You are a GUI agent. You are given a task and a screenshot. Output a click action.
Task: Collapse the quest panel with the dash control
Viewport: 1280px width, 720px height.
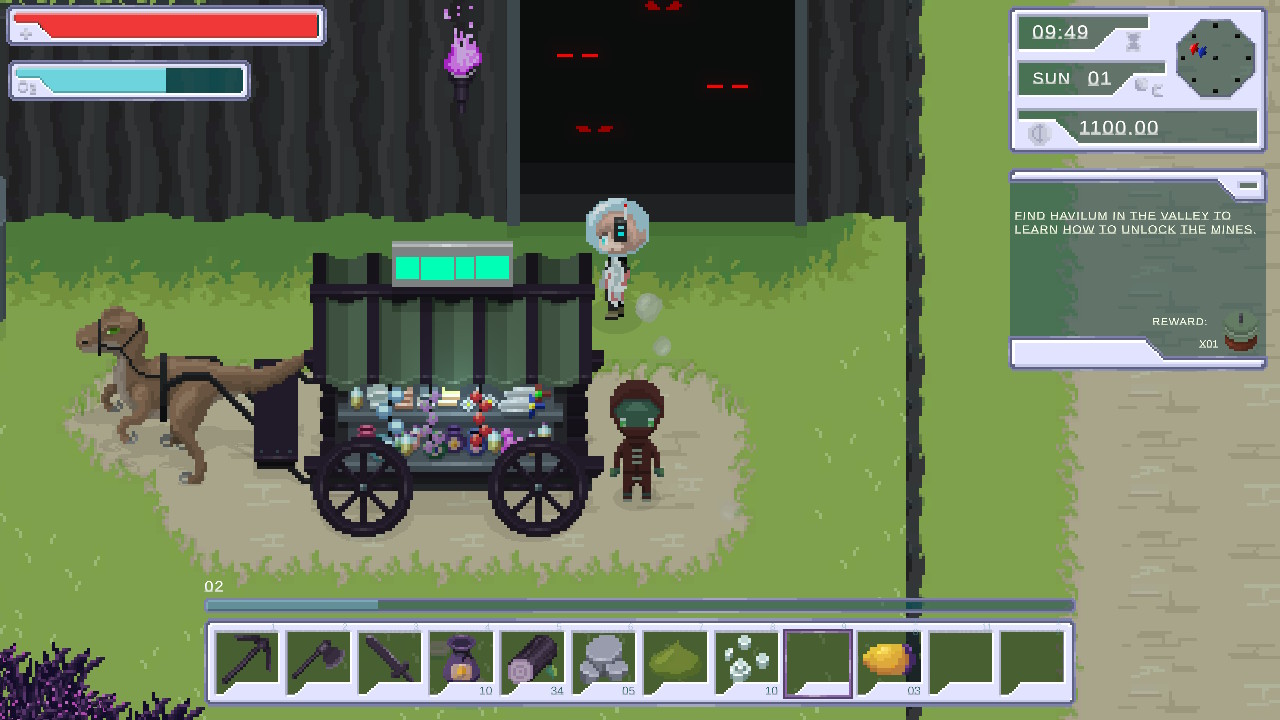point(1247,184)
